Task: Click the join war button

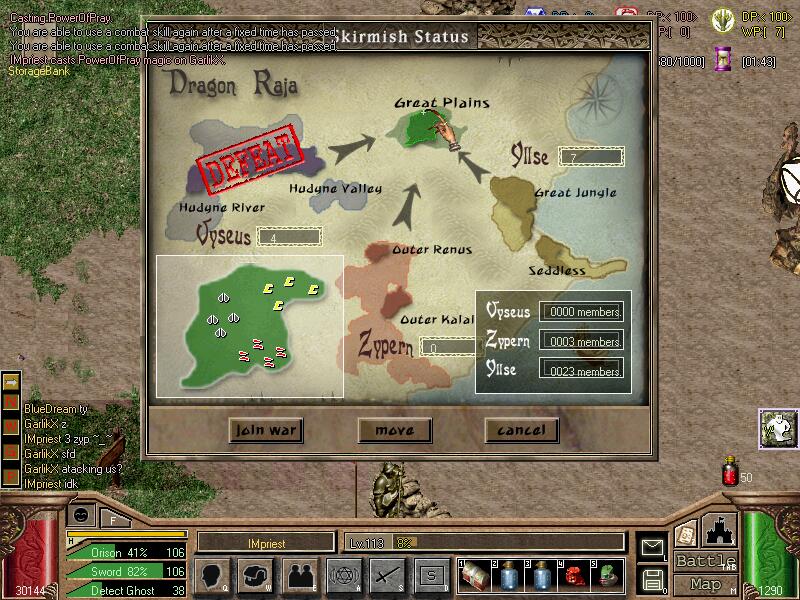Action: coord(265,430)
